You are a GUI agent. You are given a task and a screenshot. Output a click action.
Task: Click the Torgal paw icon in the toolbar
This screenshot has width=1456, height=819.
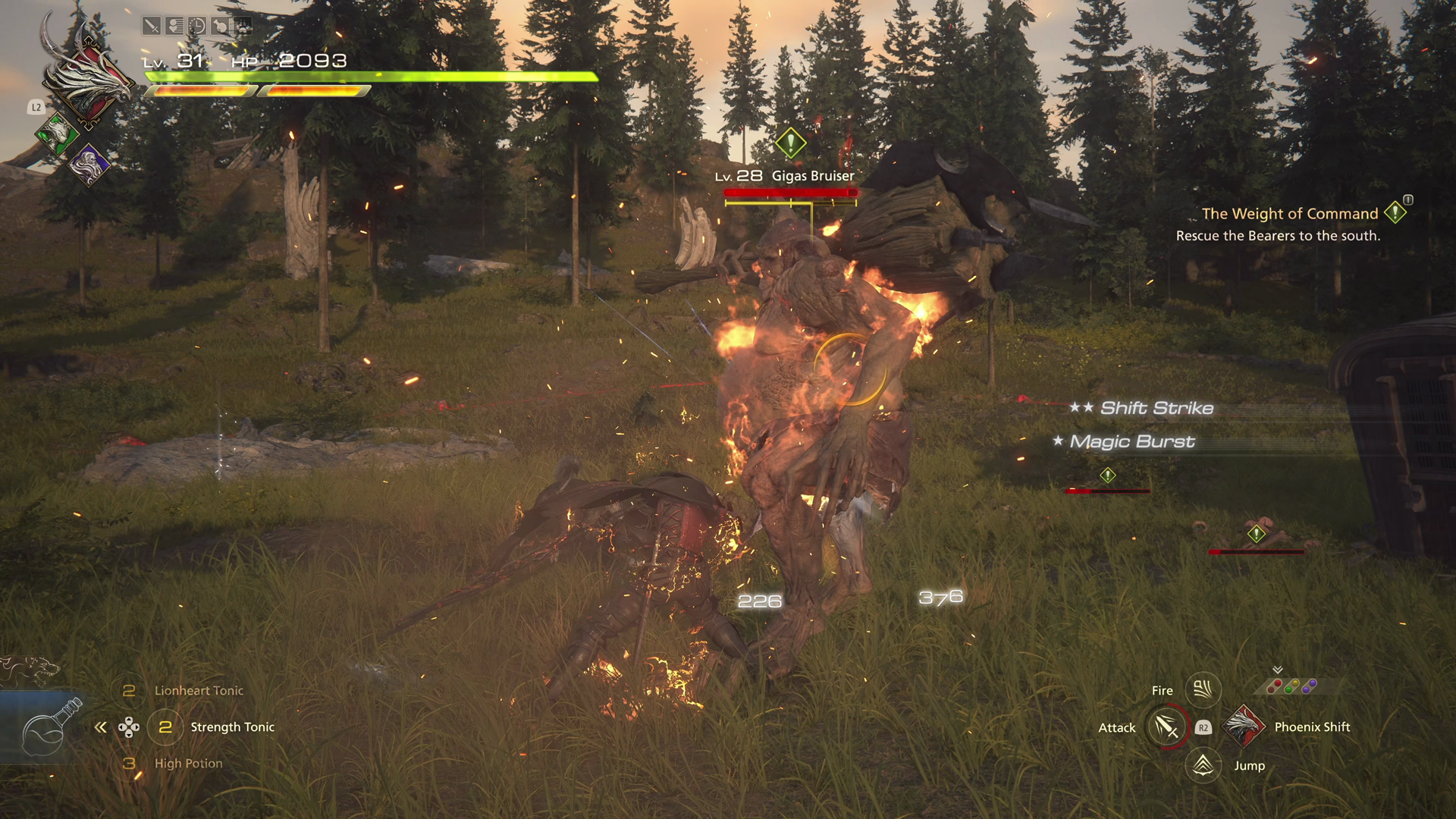tap(241, 26)
